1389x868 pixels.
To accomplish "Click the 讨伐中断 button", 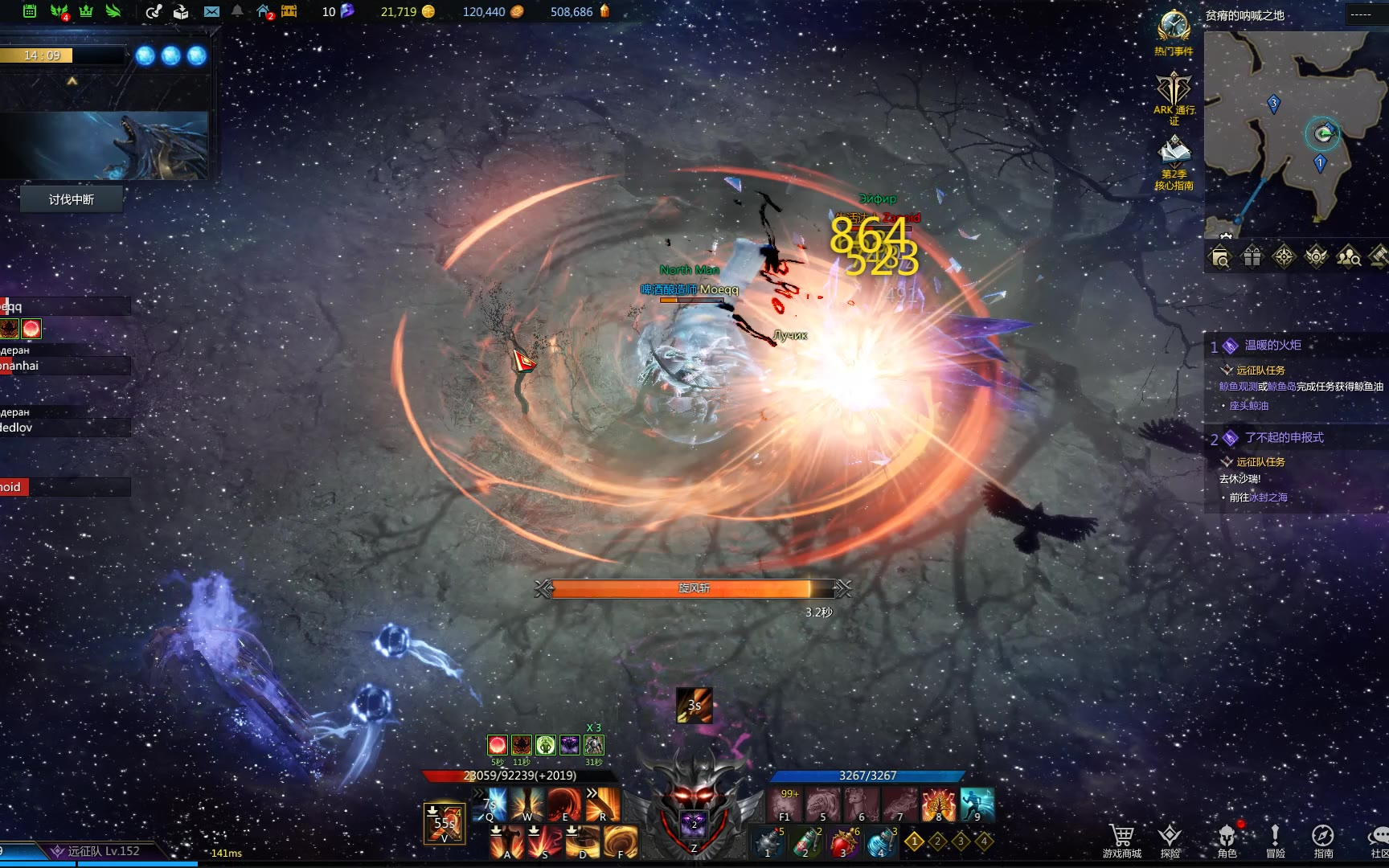I will point(72,199).
